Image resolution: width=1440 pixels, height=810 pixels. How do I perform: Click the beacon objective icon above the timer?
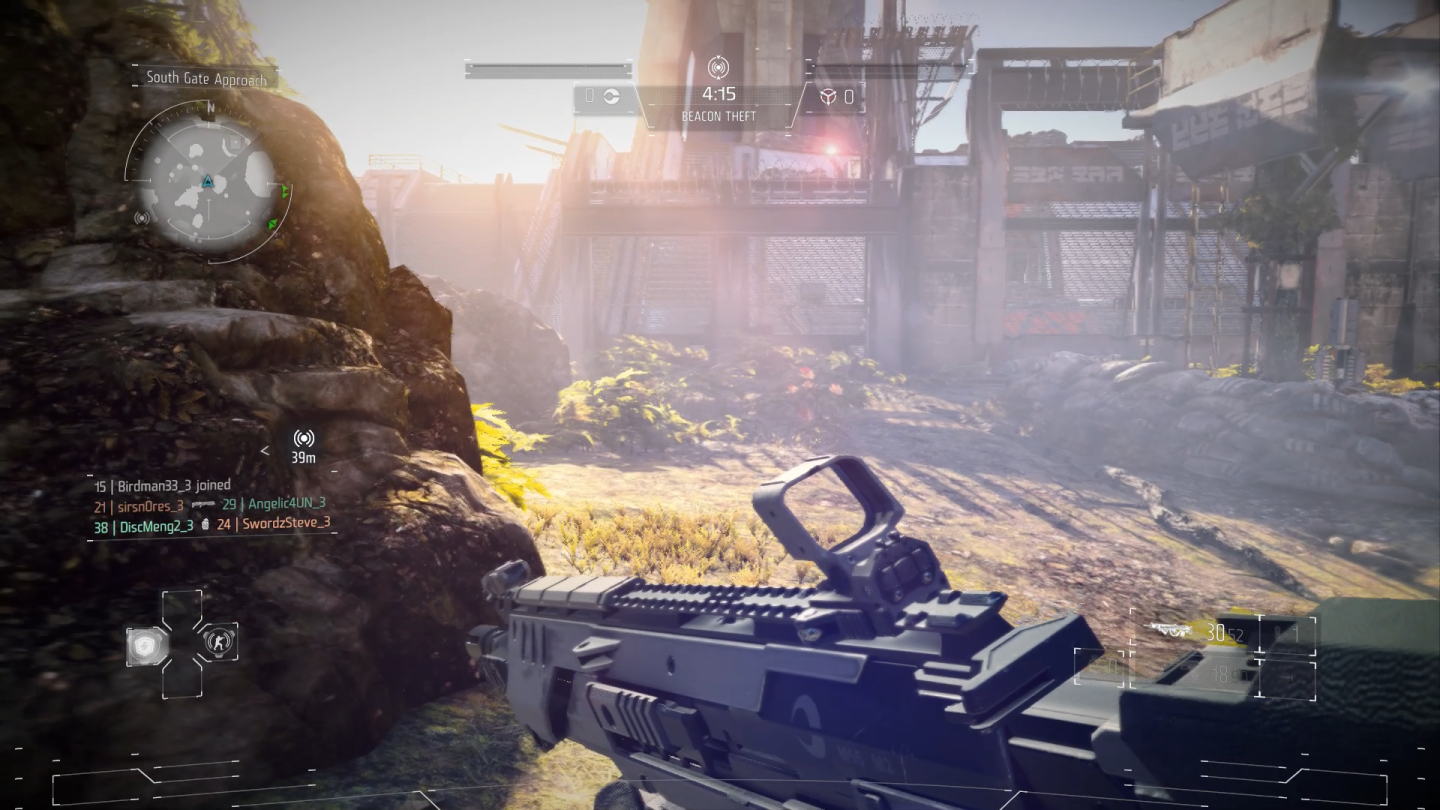[718, 68]
